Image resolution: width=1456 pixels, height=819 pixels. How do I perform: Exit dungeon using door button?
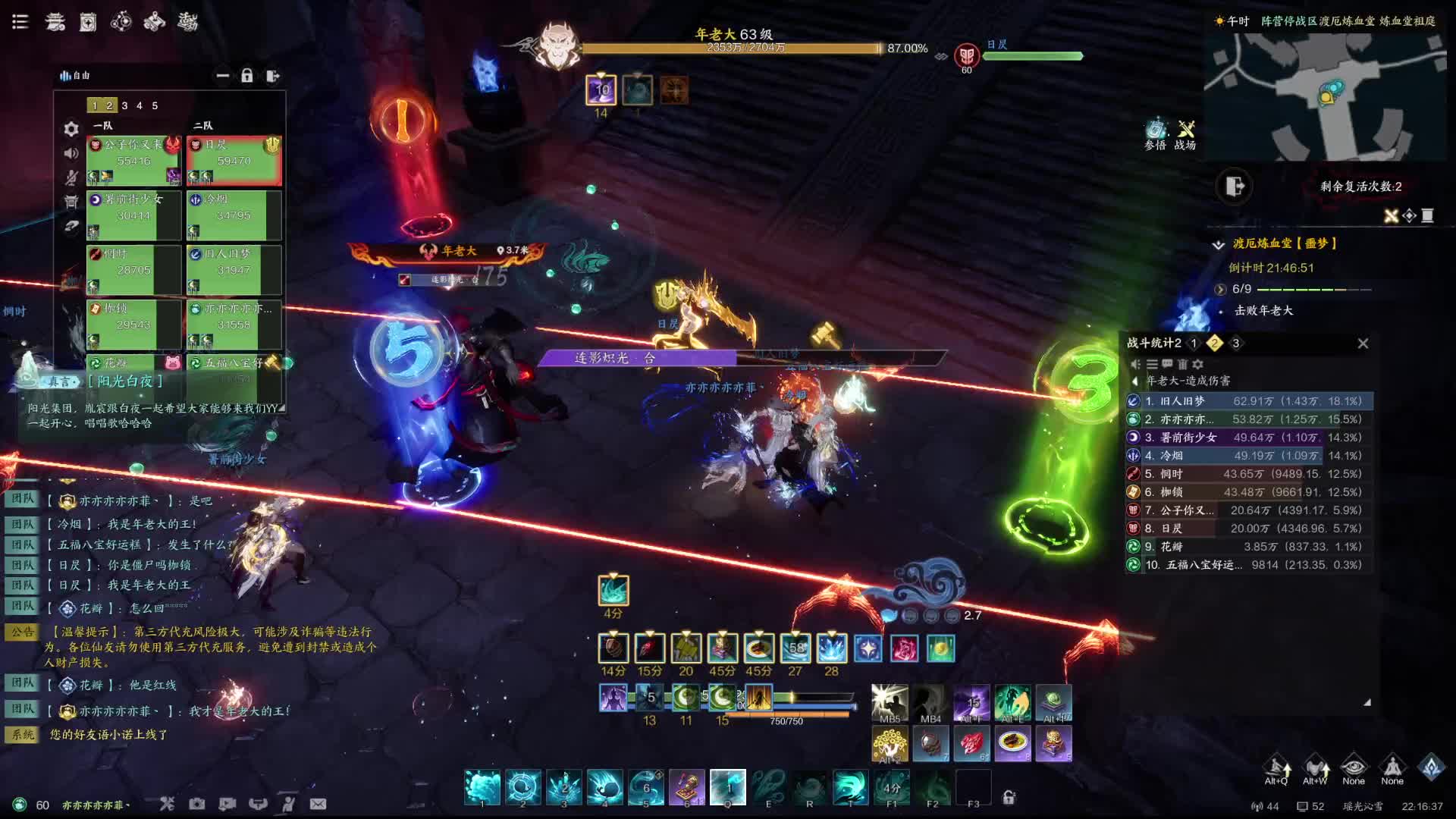pyautogui.click(x=1235, y=186)
